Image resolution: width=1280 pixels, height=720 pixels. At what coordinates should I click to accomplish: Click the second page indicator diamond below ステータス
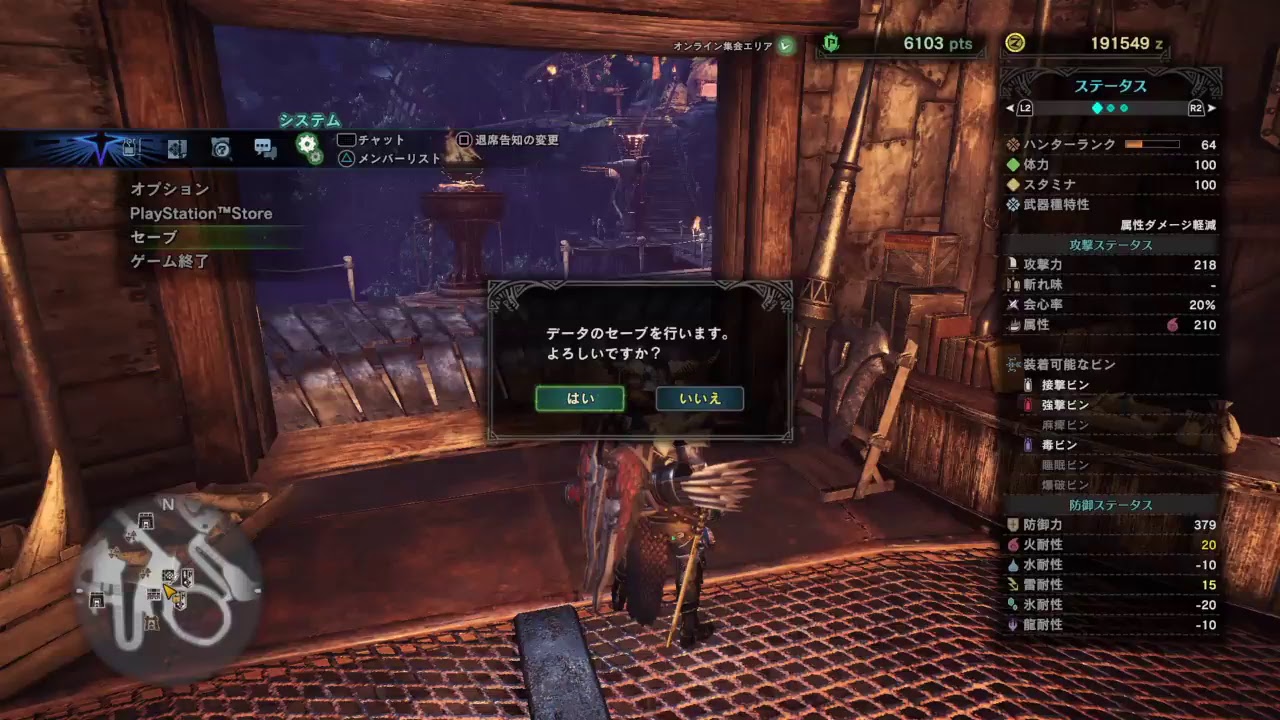click(1111, 108)
